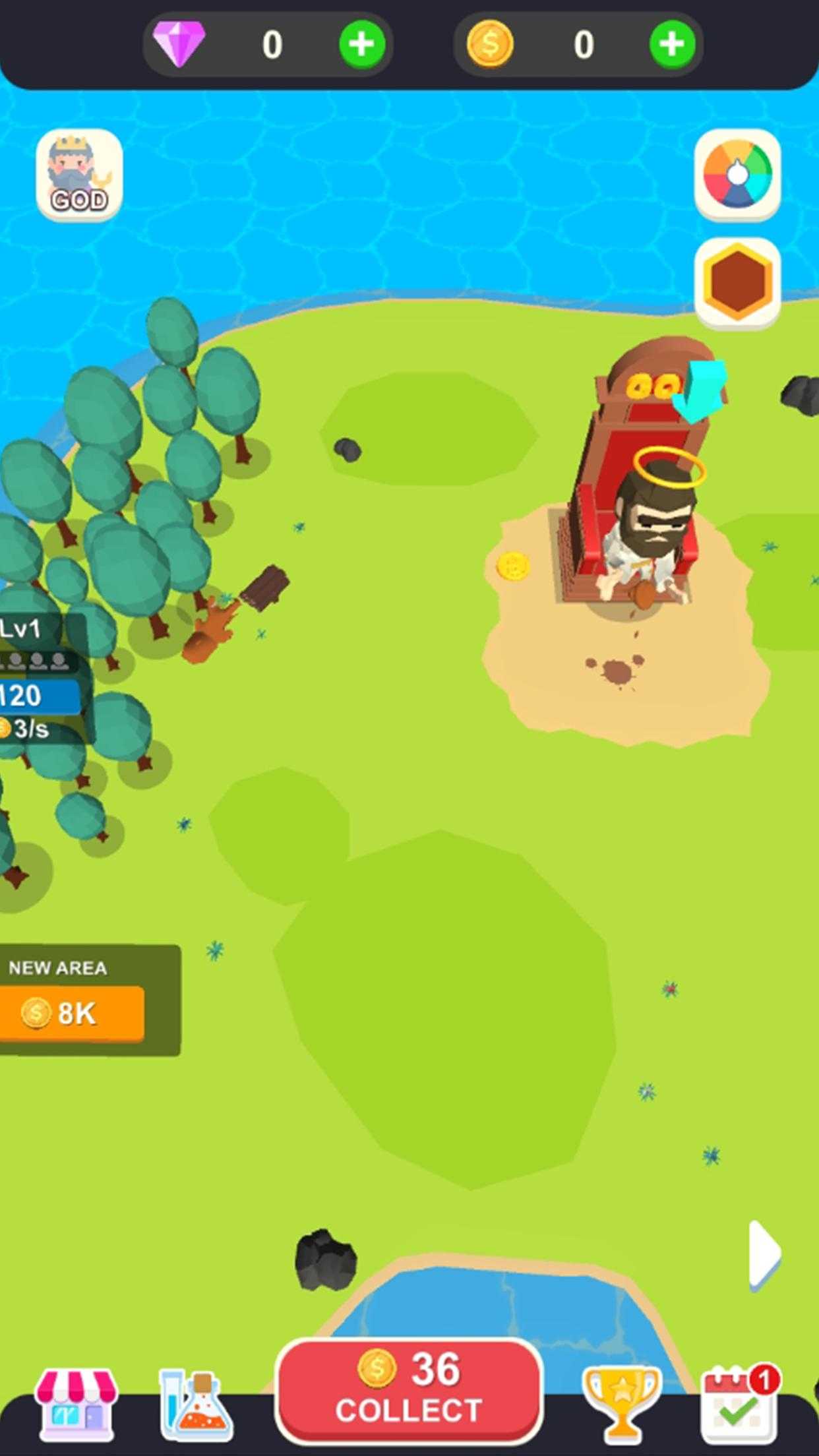Add more gold coins with the plus button
Image resolution: width=819 pixels, height=1456 pixels.
tap(672, 44)
